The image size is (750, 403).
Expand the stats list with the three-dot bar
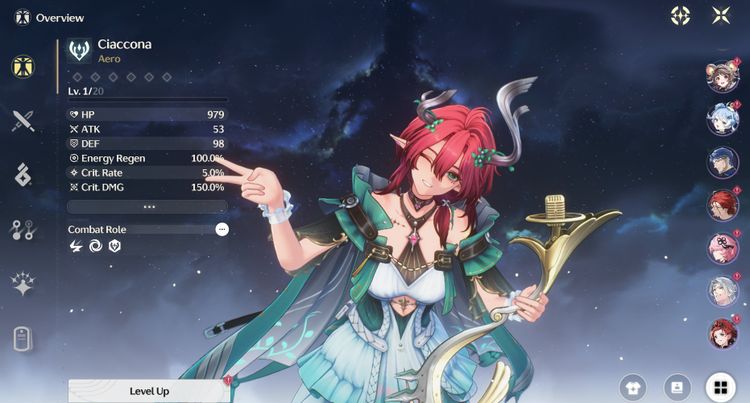point(148,206)
